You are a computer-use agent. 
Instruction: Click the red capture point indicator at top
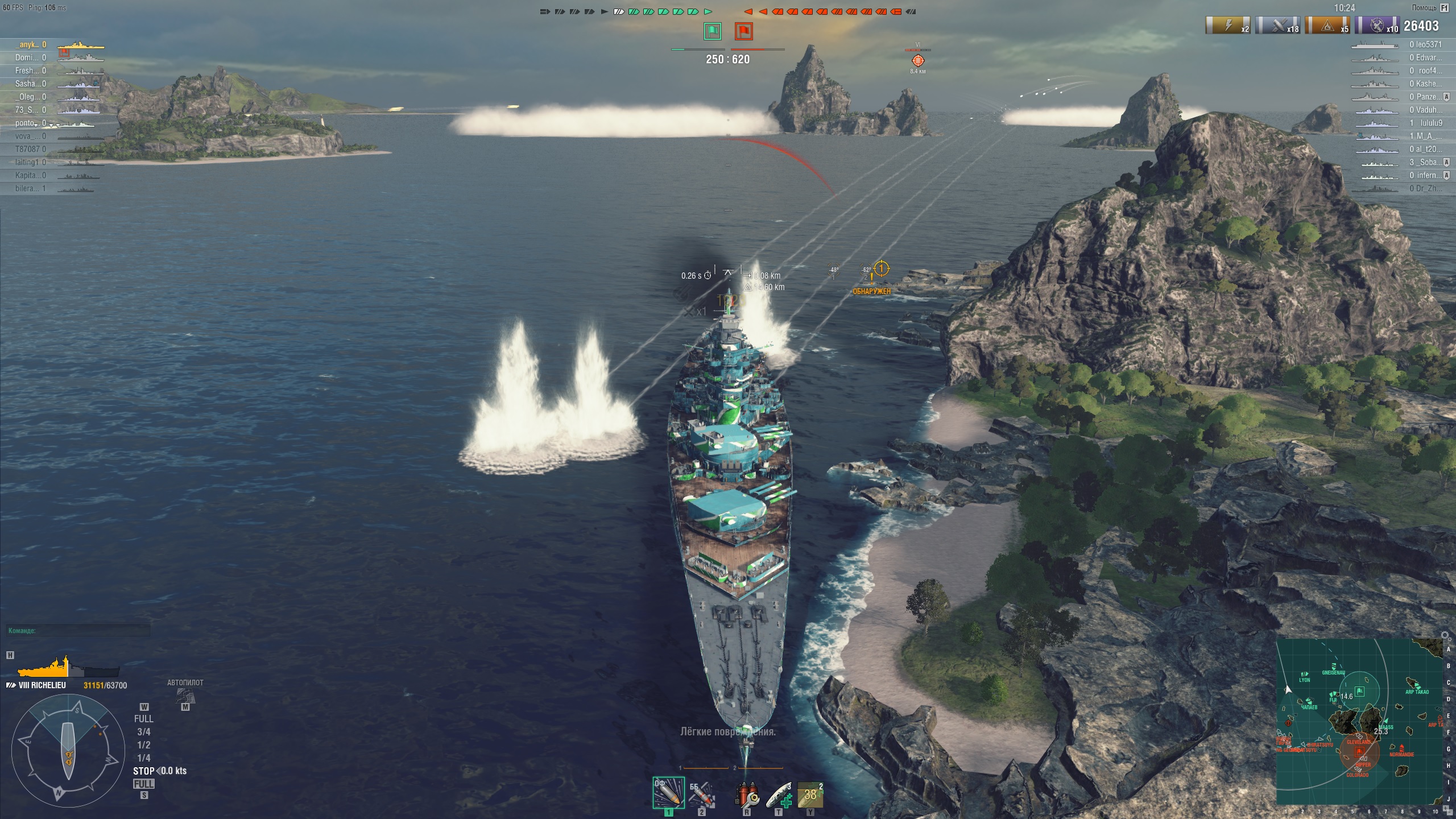coord(744,31)
